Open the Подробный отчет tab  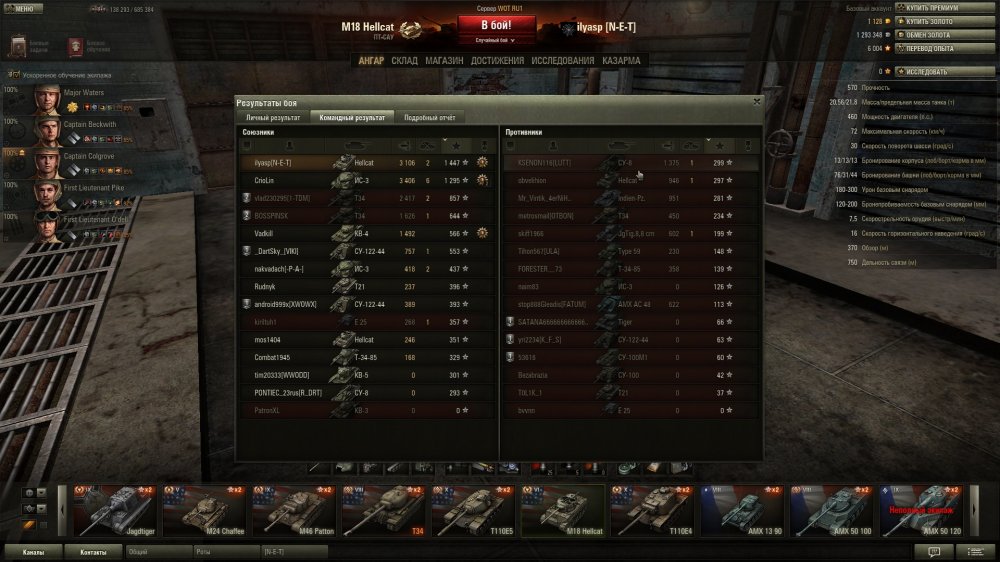430,117
